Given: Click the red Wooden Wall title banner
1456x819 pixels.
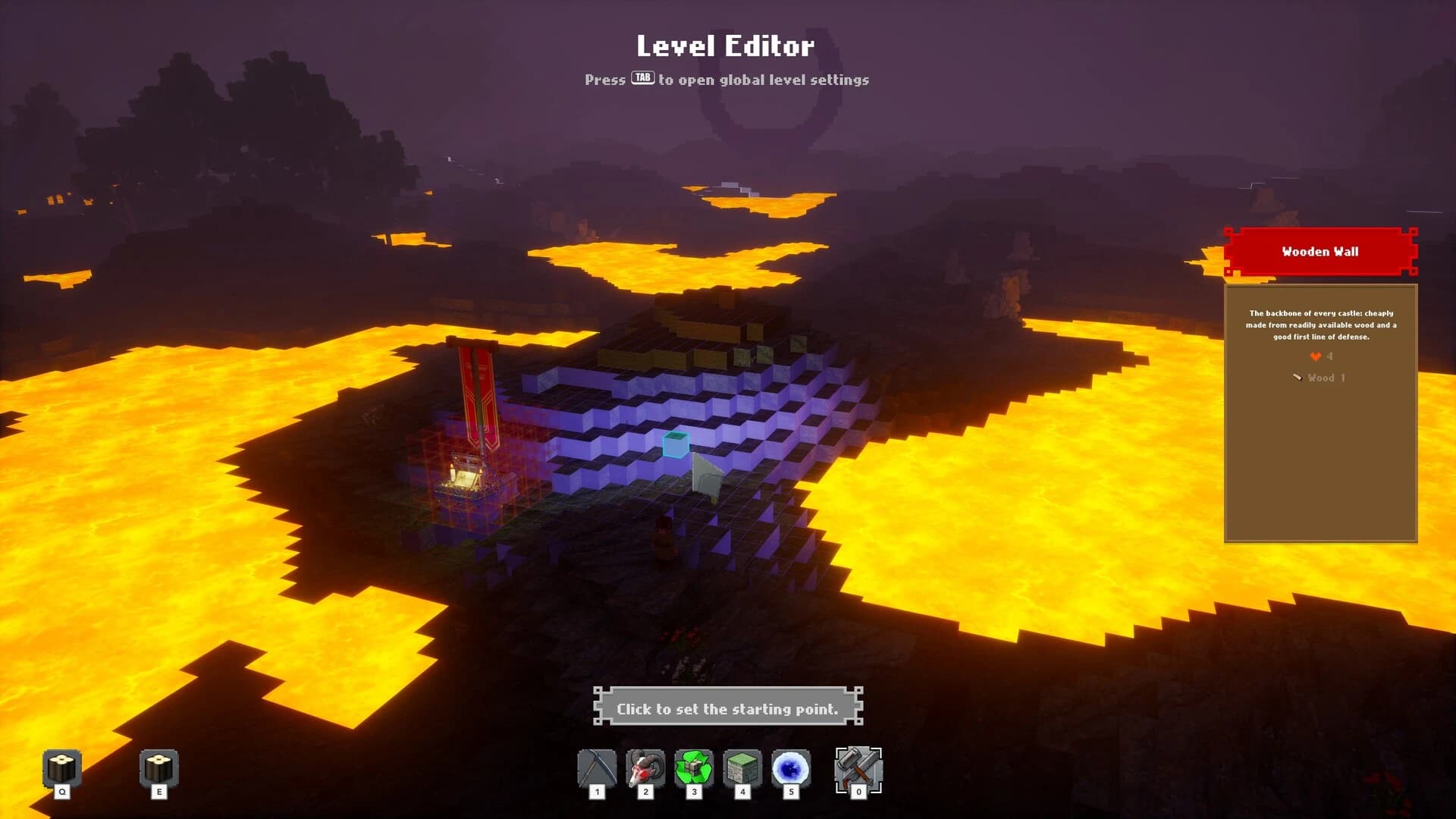Looking at the screenshot, I should [x=1319, y=251].
